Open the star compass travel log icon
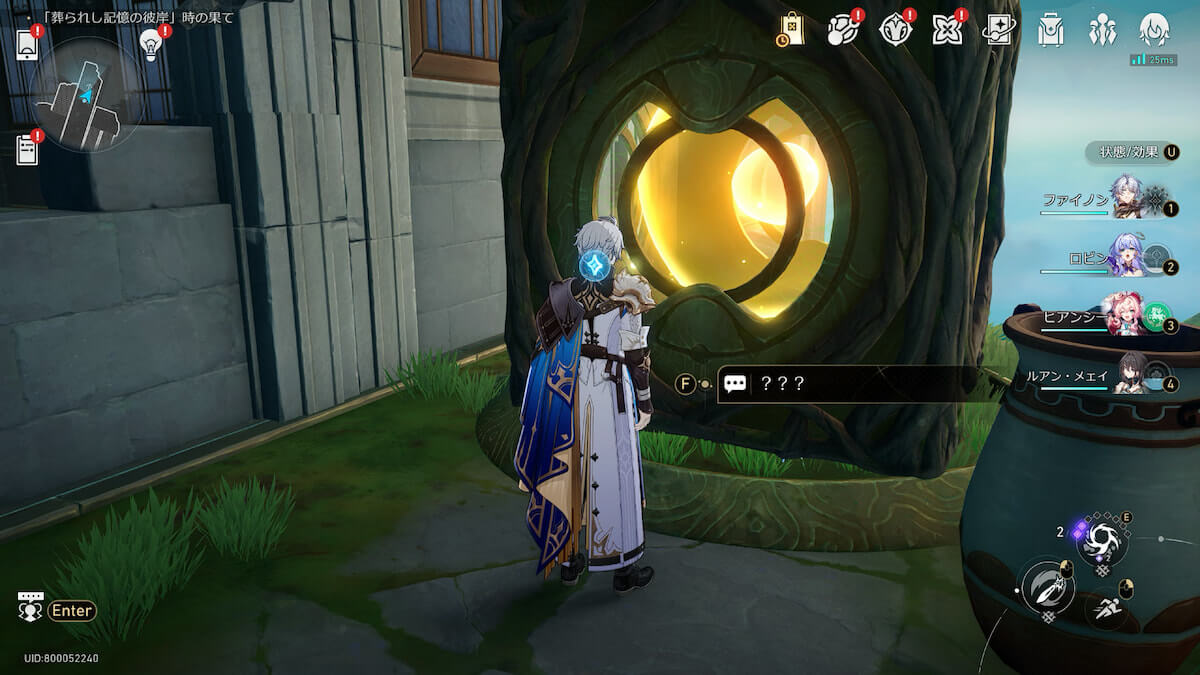Image resolution: width=1200 pixels, height=675 pixels. 895,30
